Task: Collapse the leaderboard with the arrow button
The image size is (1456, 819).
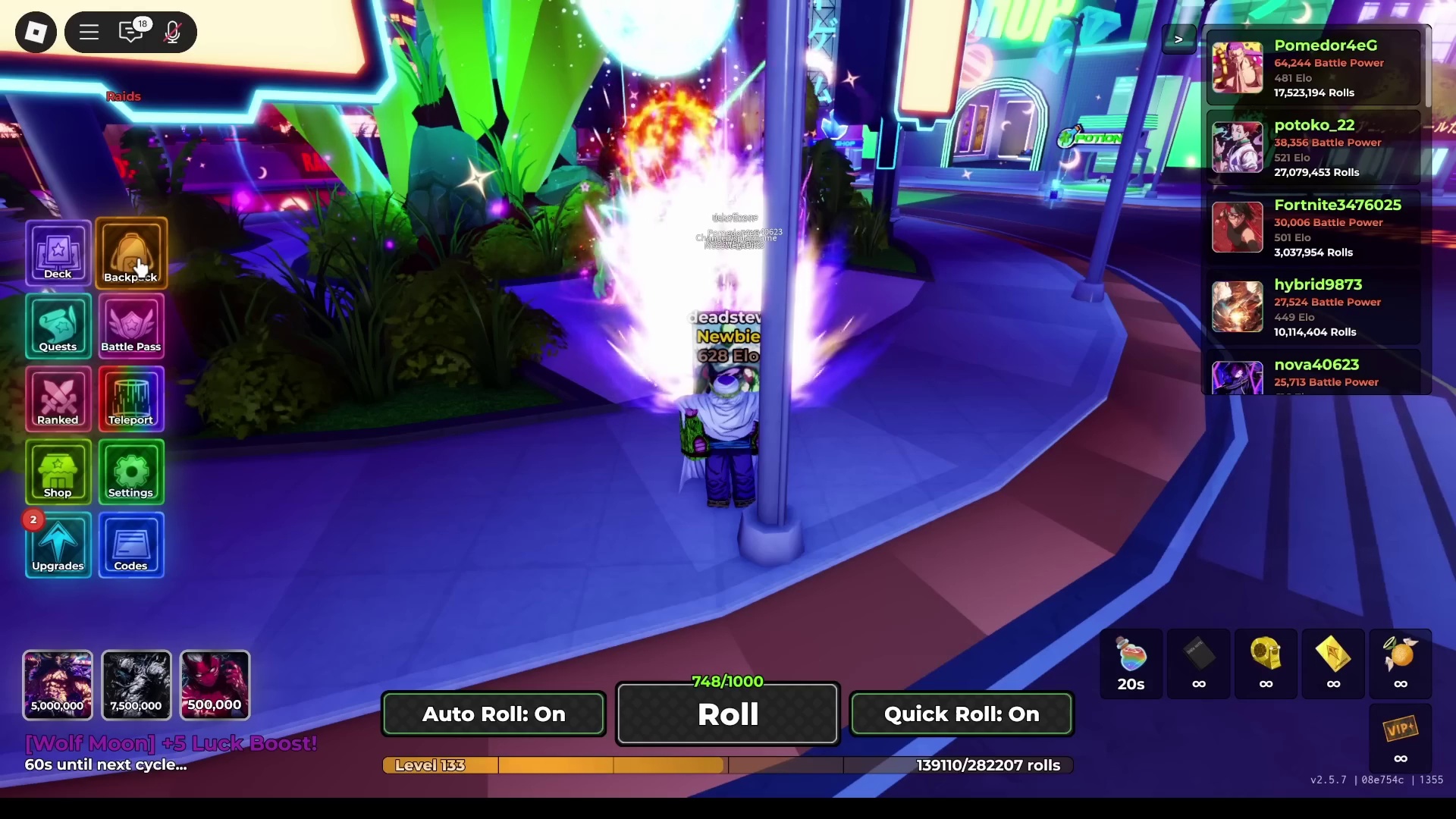Action: 1178,39
